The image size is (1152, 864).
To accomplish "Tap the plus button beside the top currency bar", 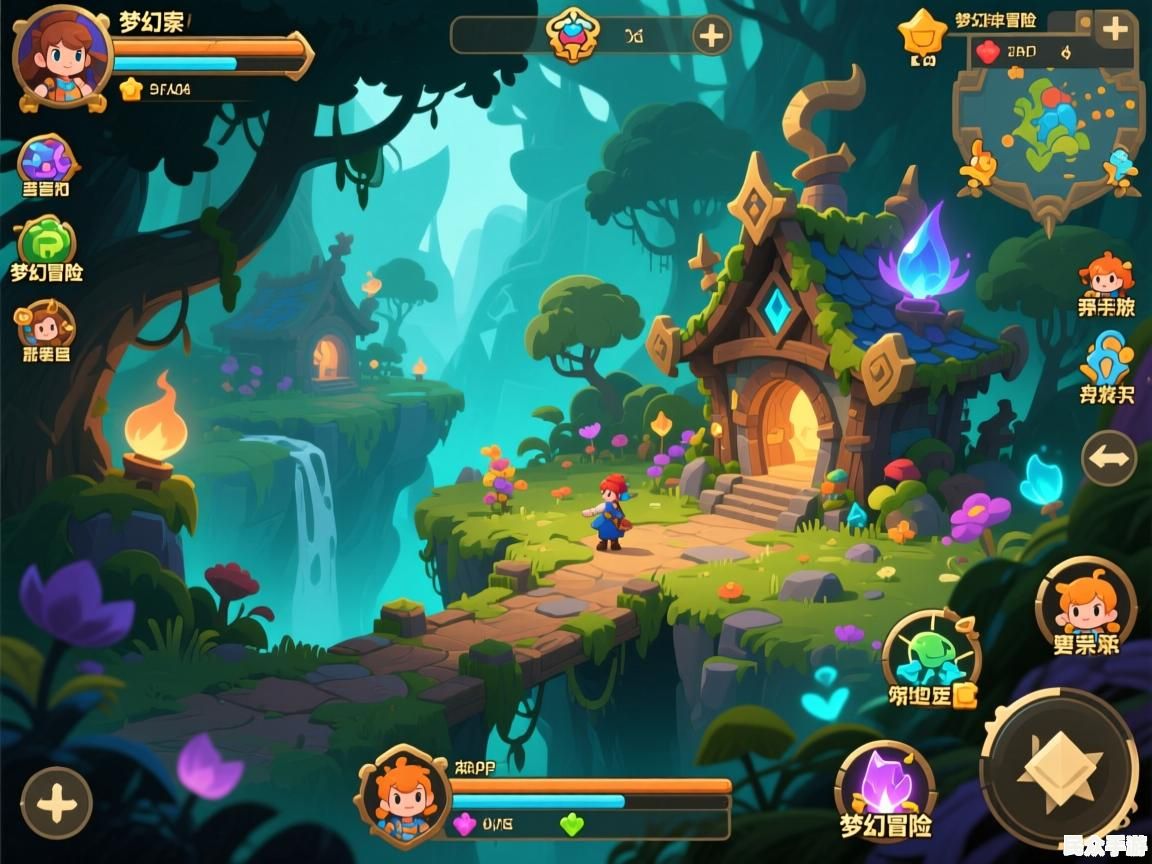I will (x=711, y=37).
